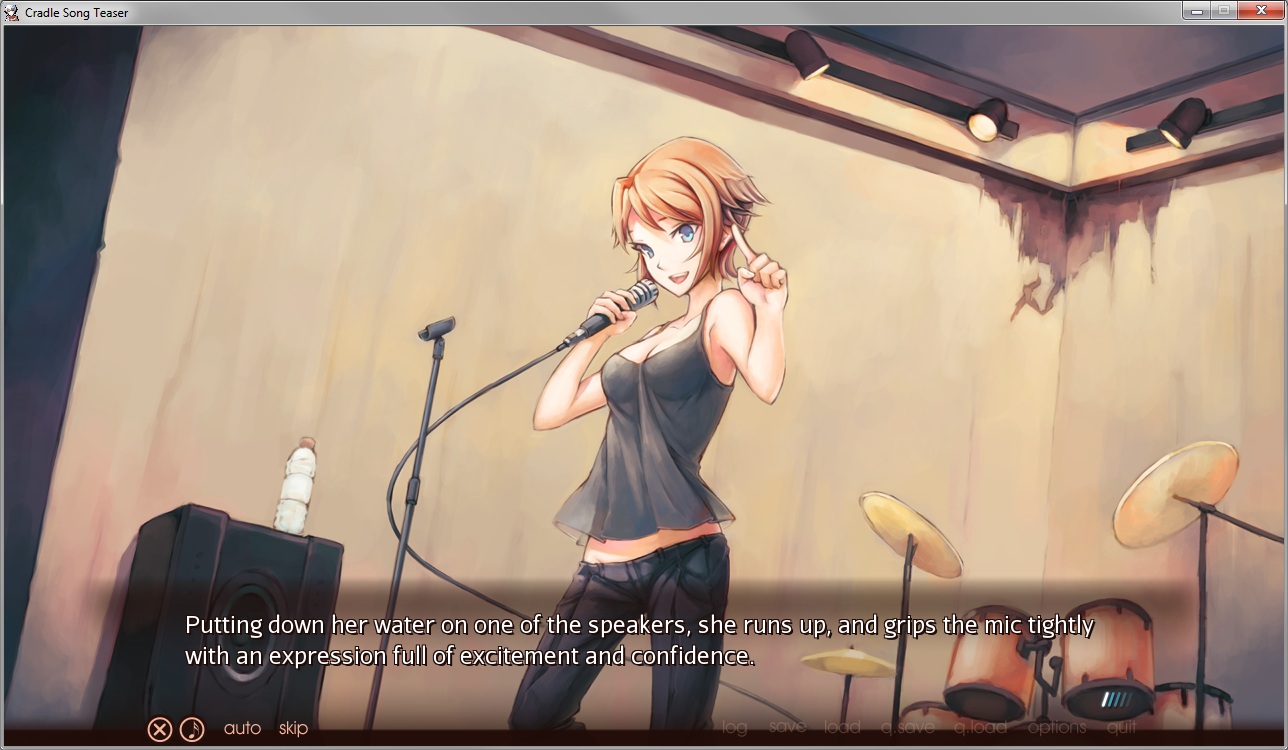Perform a quick save with q.save
Screen dimensions: 1288x750
click(908, 728)
